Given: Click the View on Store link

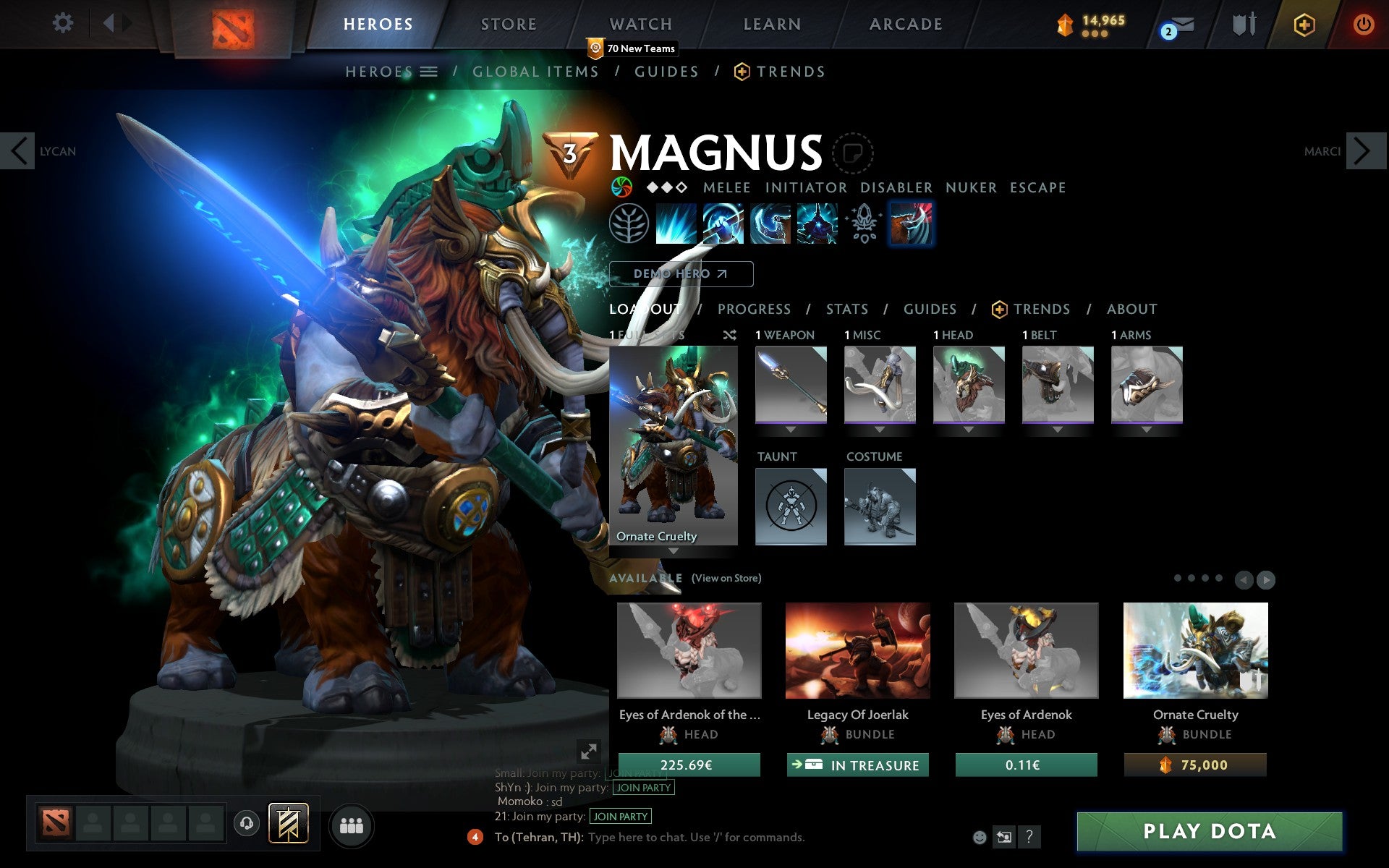Looking at the screenshot, I should click(x=726, y=579).
